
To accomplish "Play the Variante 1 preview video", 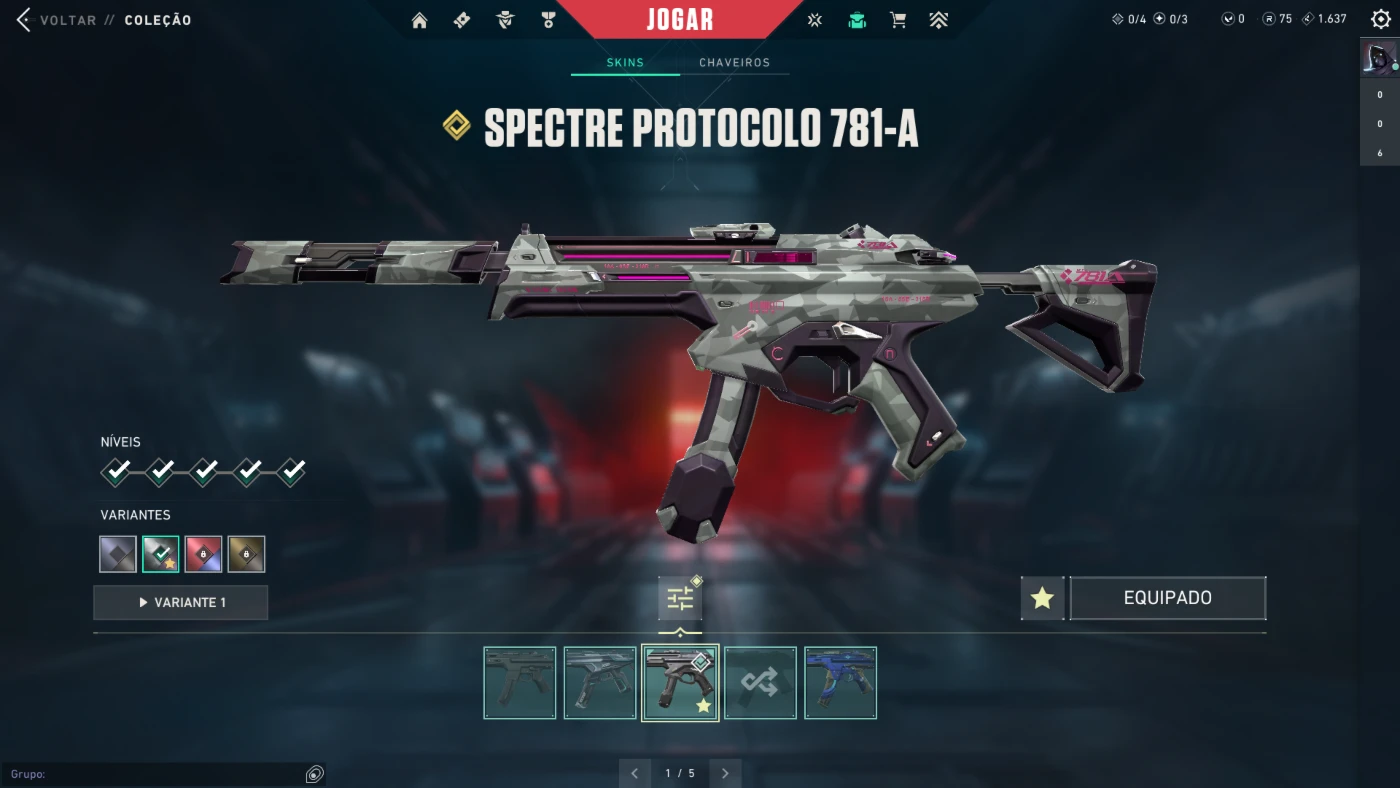I will click(x=181, y=603).
